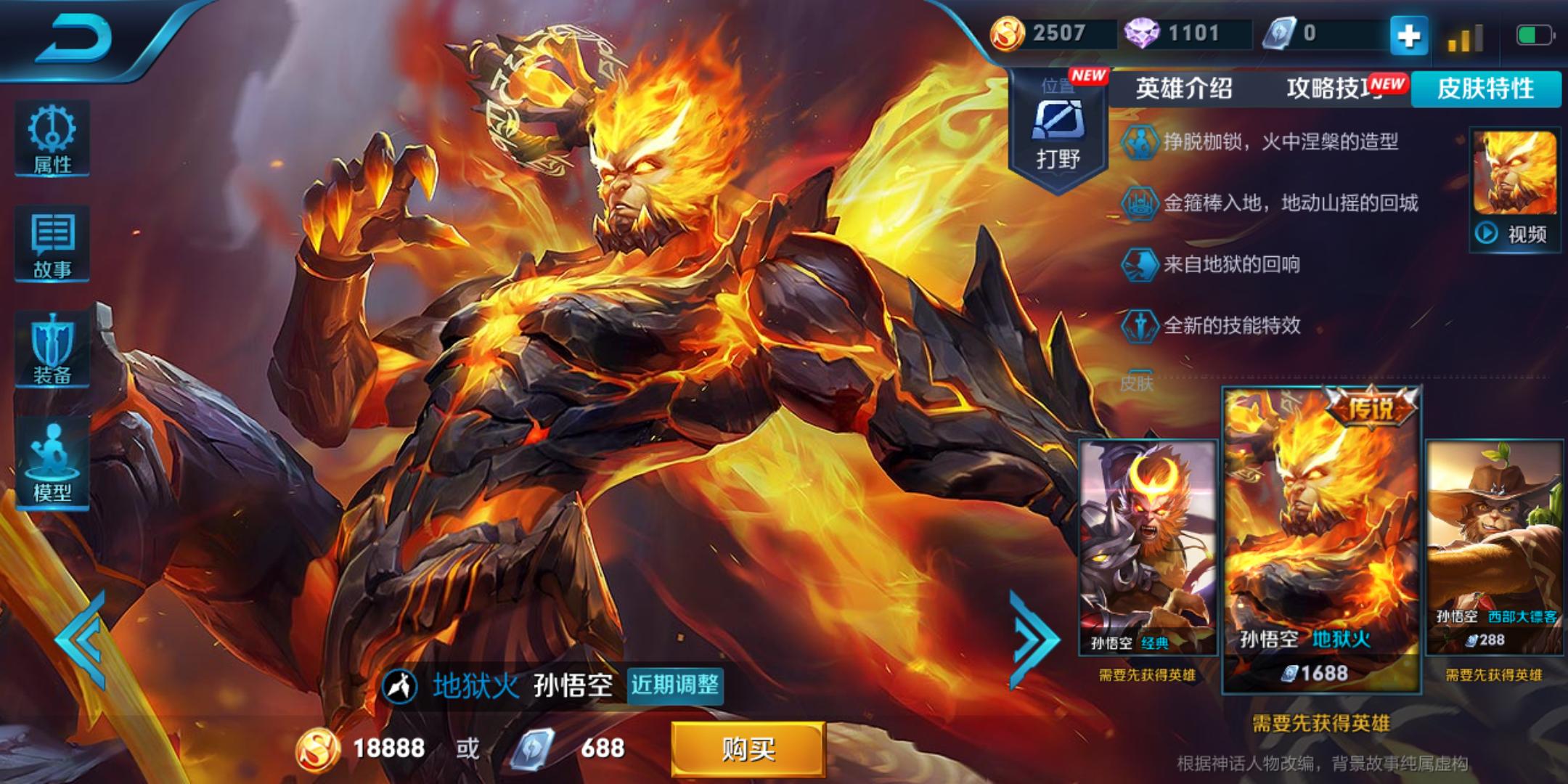Click the 购买 buy button
1568x784 pixels.
[x=748, y=748]
